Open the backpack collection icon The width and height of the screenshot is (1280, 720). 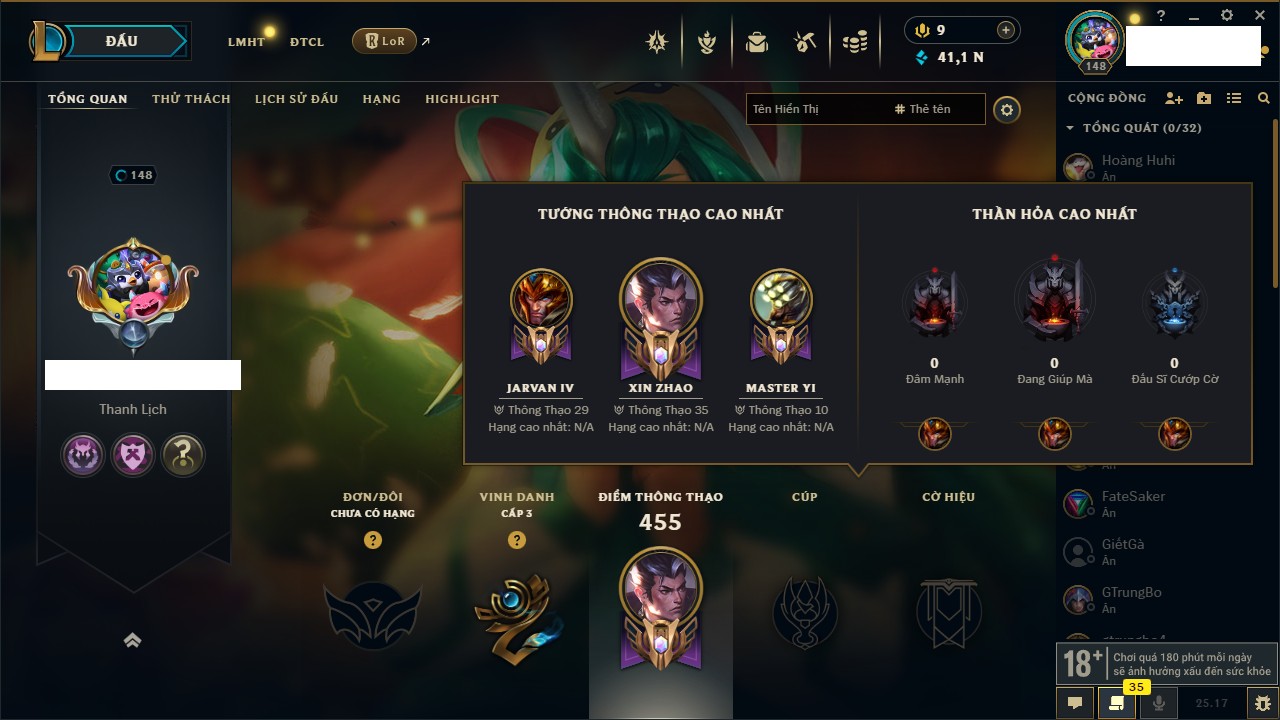pyautogui.click(x=756, y=42)
